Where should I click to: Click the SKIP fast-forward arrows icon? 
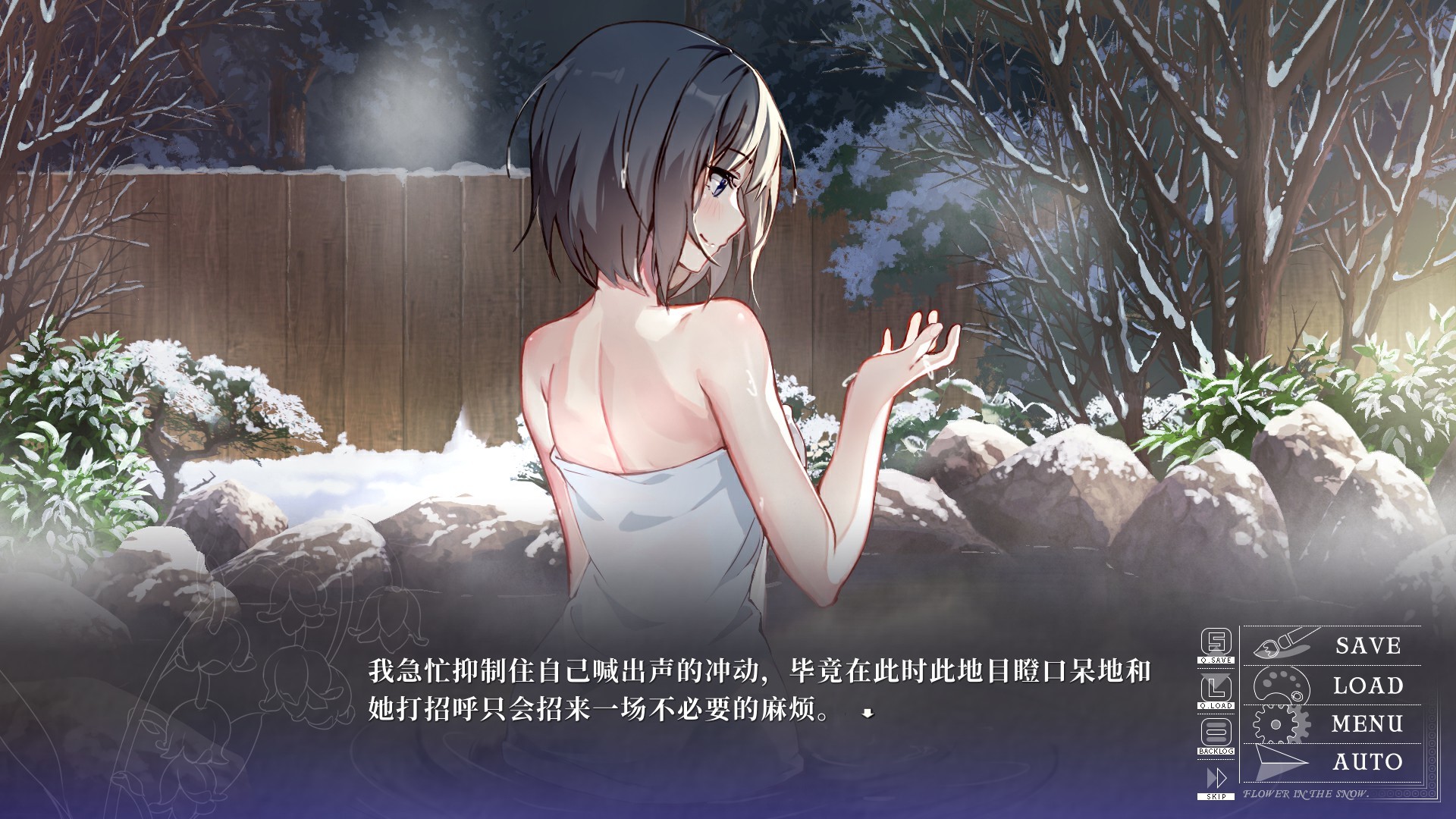pos(1216,777)
